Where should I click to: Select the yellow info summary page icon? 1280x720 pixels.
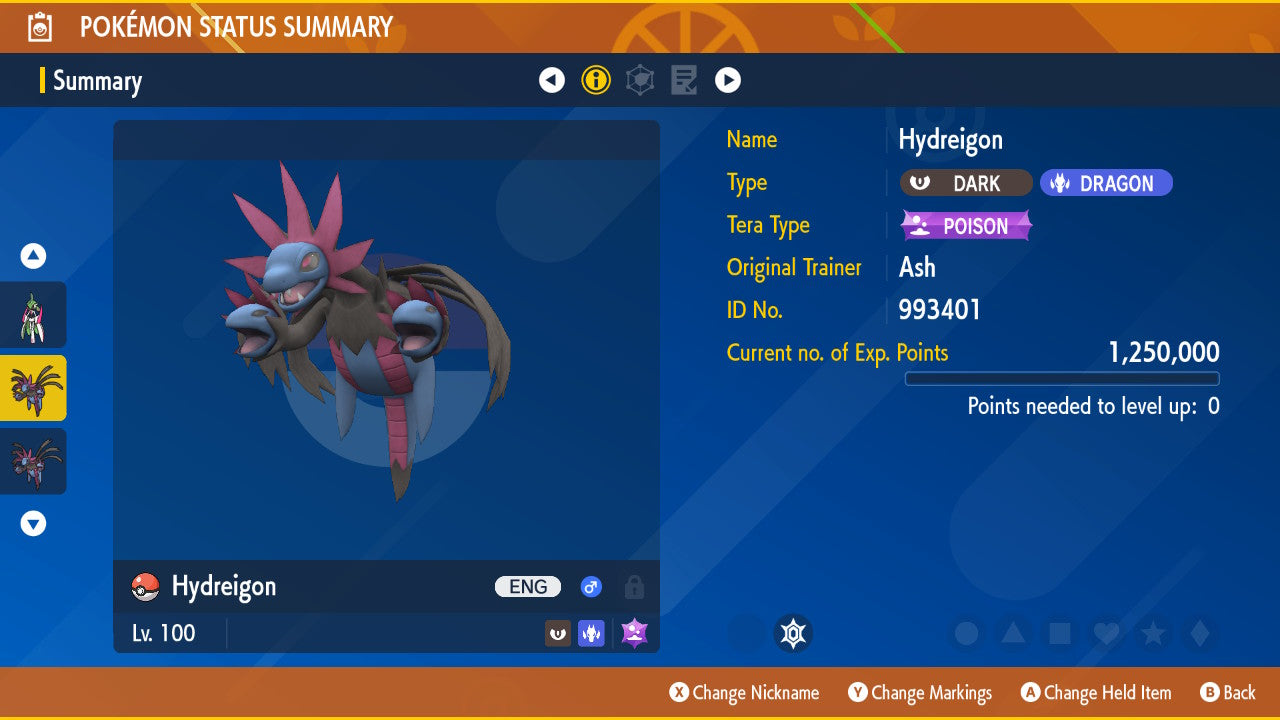pos(596,79)
